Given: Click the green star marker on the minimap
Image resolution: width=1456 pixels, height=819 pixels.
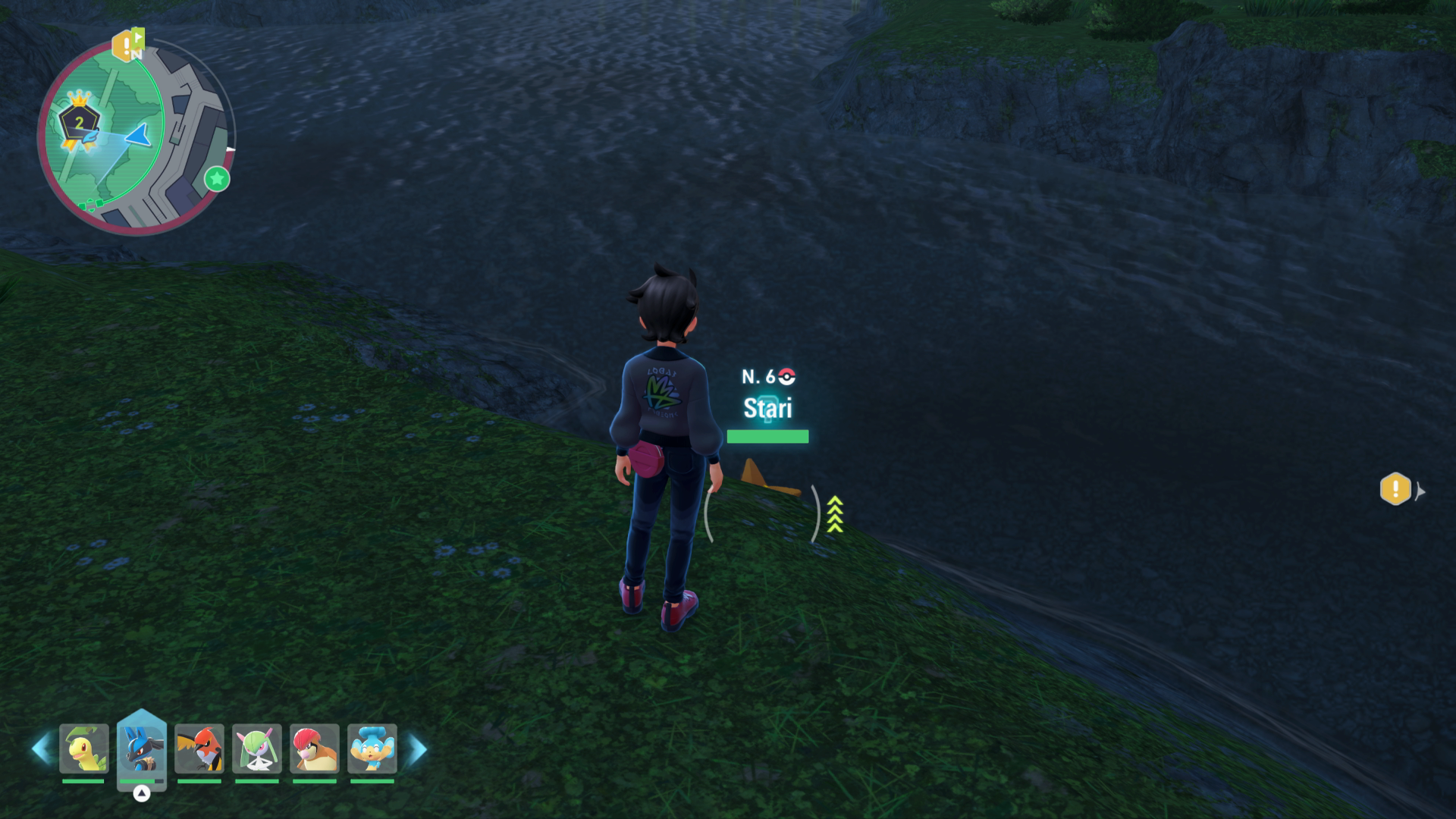Looking at the screenshot, I should [x=217, y=179].
